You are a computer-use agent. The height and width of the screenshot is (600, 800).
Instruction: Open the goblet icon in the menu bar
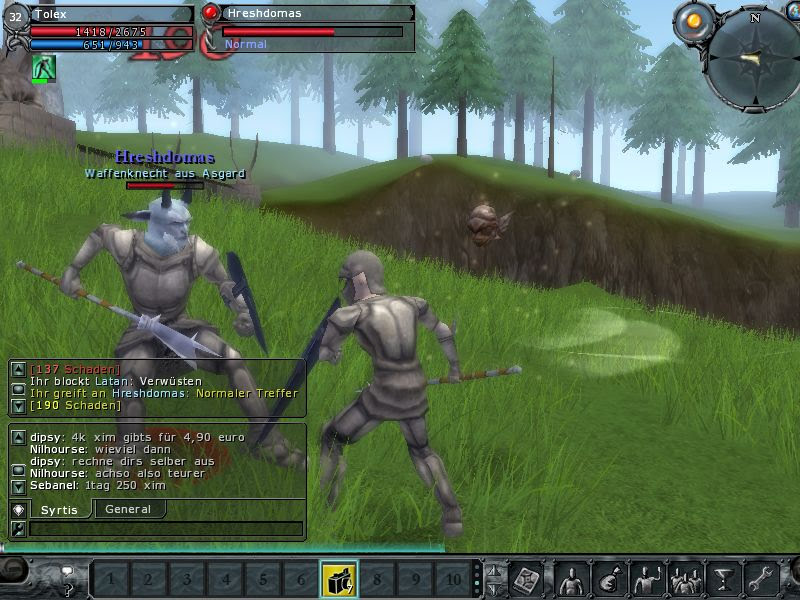click(x=723, y=579)
